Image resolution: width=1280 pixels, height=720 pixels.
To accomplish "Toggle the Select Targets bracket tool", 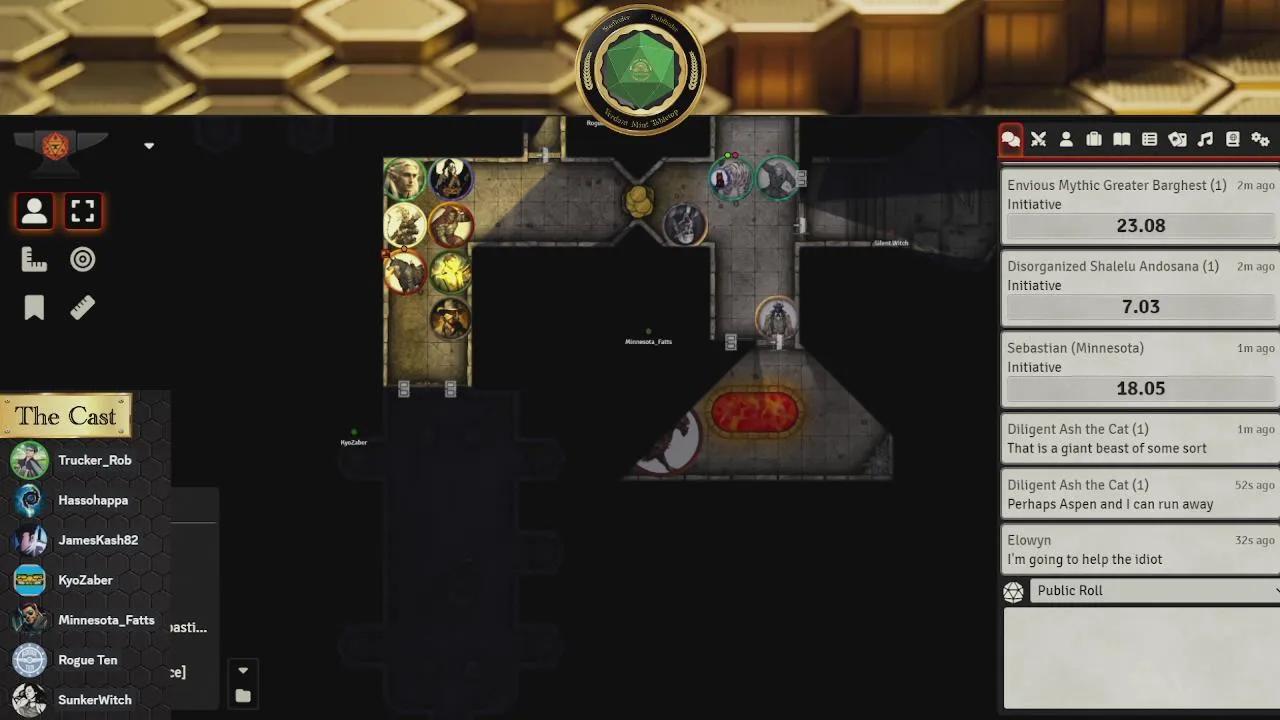I will [x=83, y=210].
